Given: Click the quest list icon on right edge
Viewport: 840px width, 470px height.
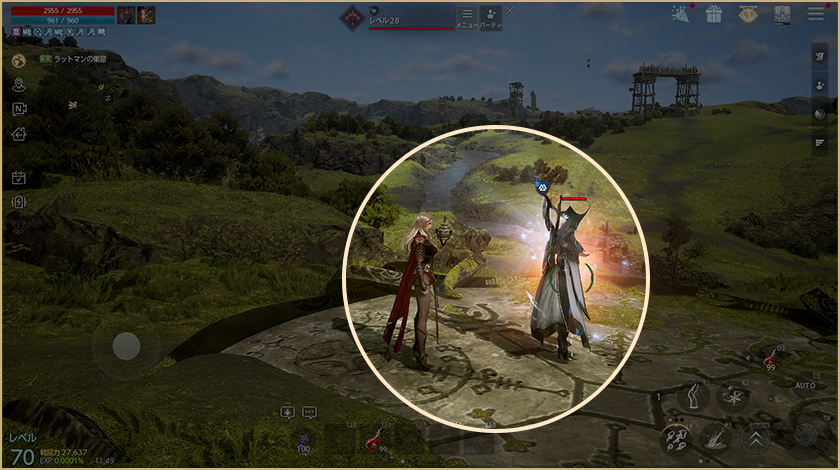Looking at the screenshot, I should coord(820,143).
